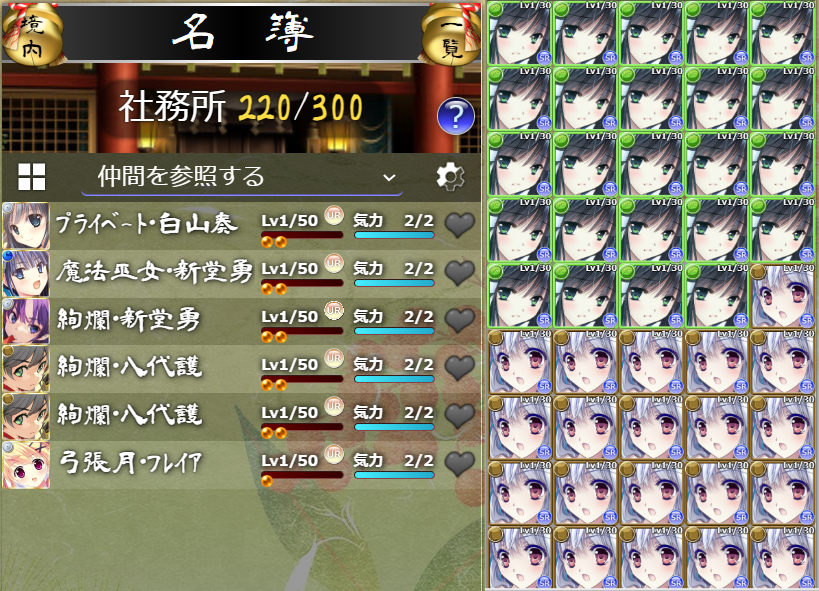The width and height of the screenshot is (819, 591).
Task: Toggle the heart on 弓張月・フレイア's row
Action: [459, 463]
